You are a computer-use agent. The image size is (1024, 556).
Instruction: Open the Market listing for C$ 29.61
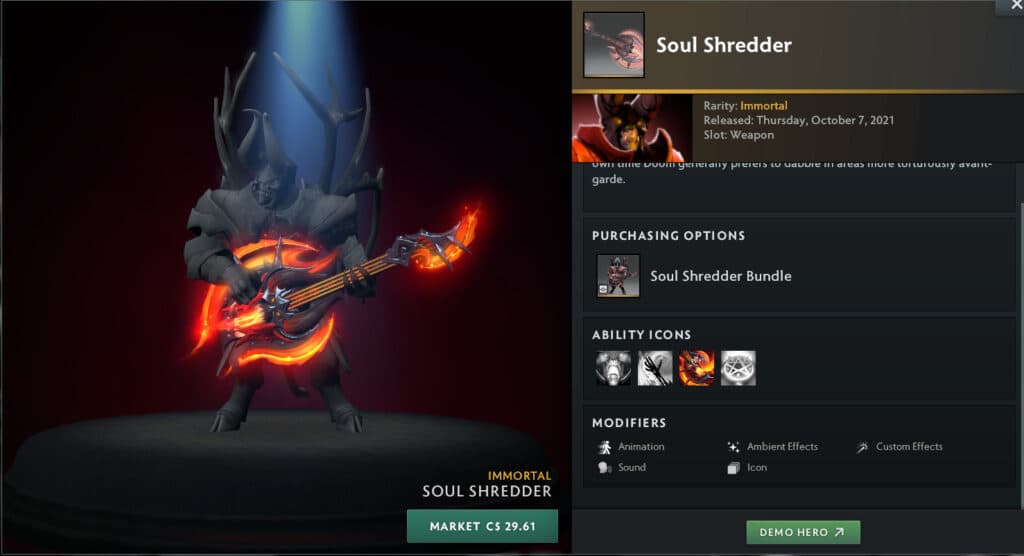point(482,526)
